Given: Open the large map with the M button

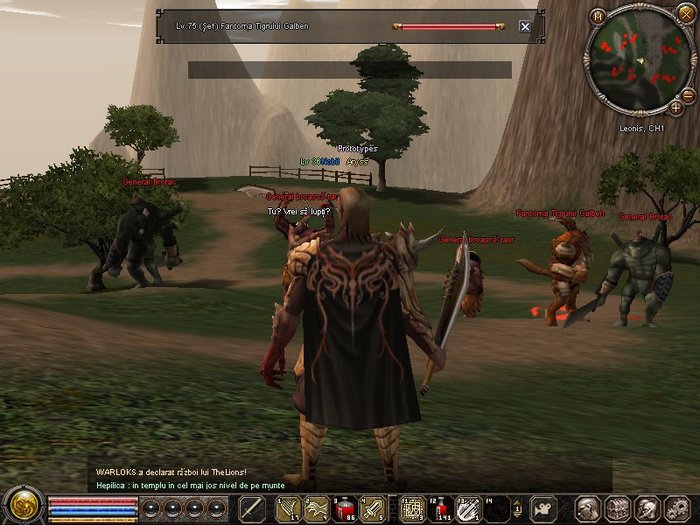Looking at the screenshot, I should tap(598, 16).
